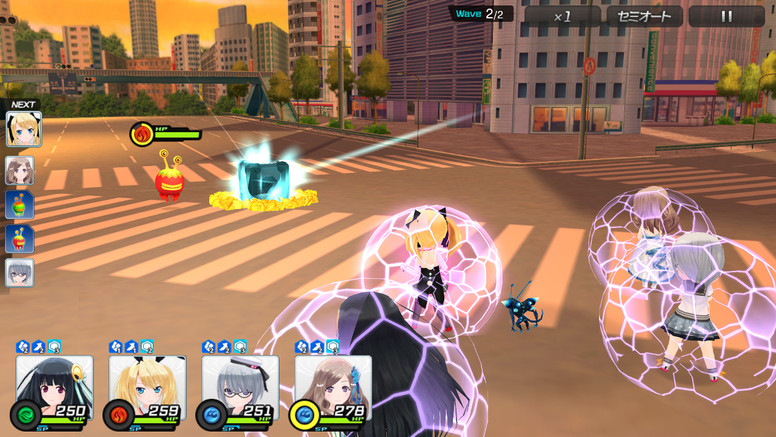Image resolution: width=776 pixels, height=437 pixels.
Task: Toggle the ×1 battle speed button
Action: (x=562, y=16)
